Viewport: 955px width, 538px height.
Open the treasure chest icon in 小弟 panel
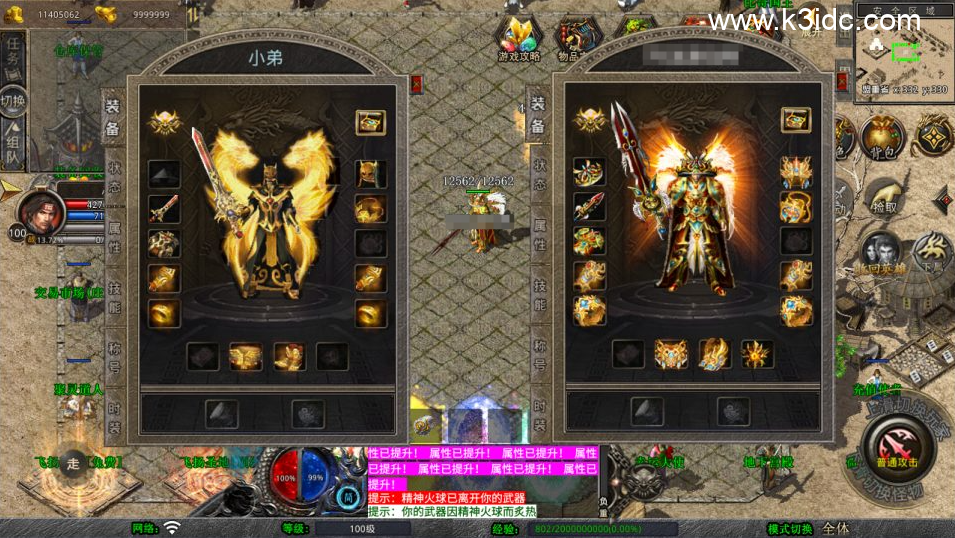371,122
